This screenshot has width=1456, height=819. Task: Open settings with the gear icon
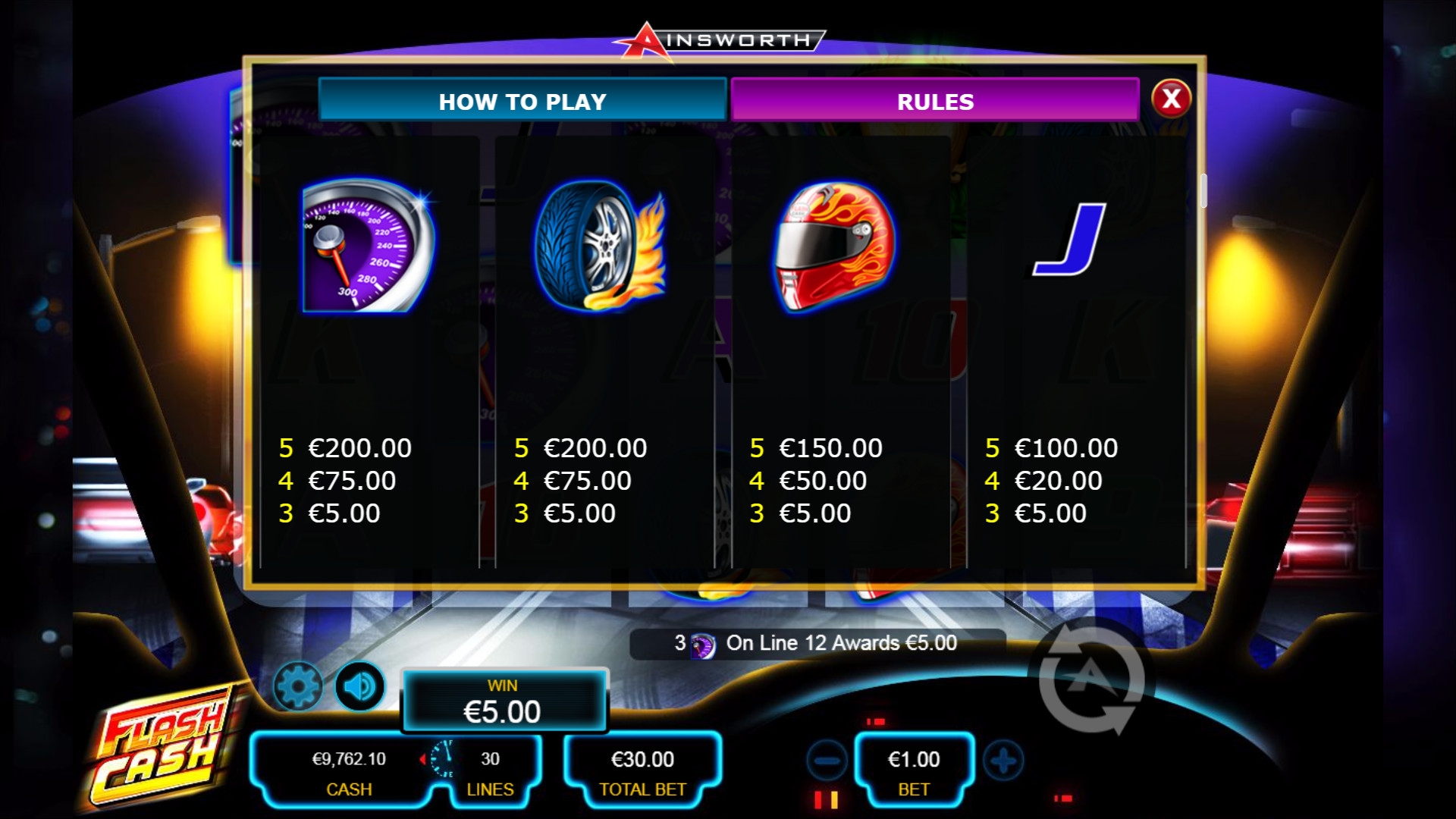tap(298, 686)
